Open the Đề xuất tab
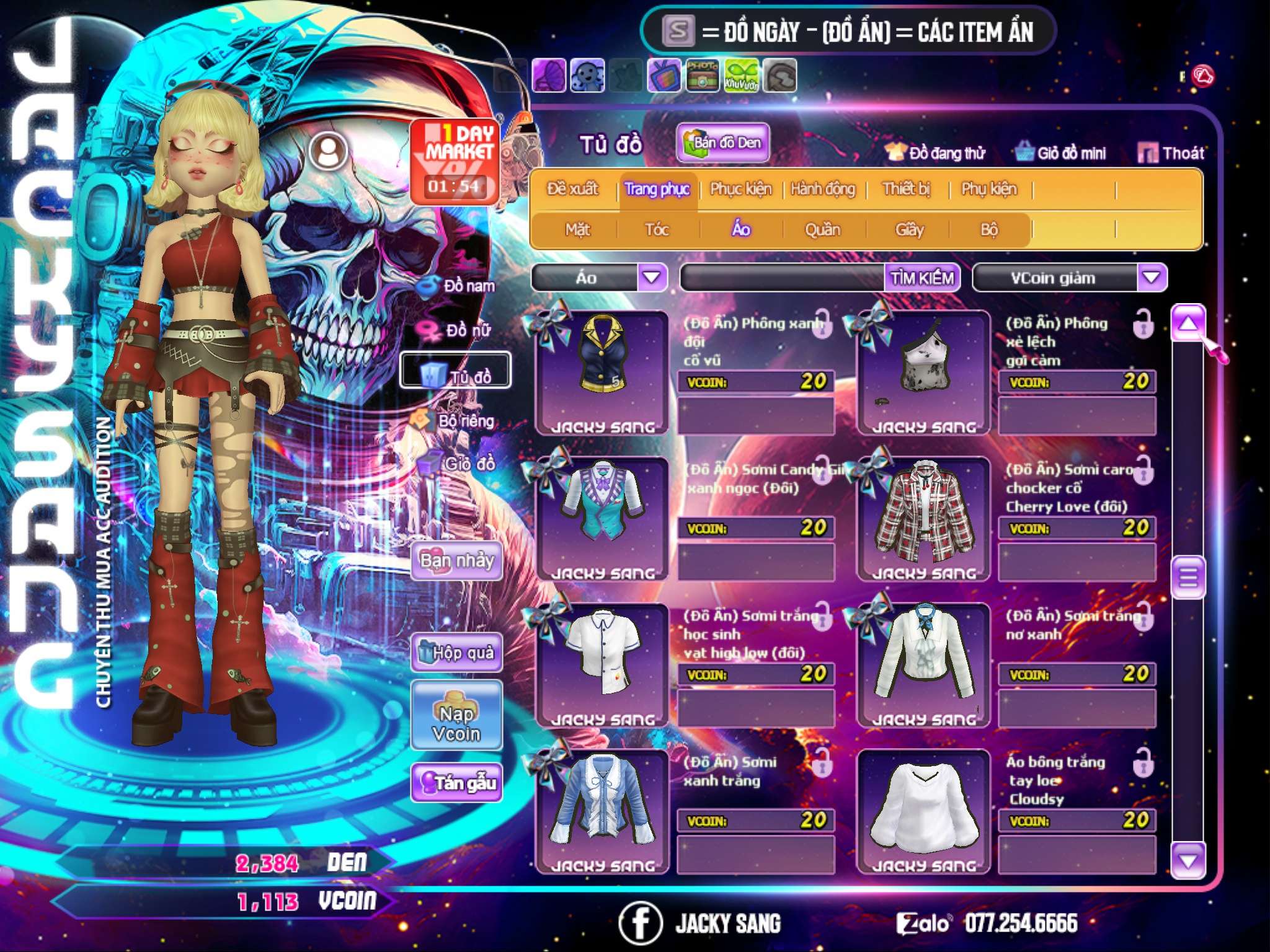 coord(572,189)
